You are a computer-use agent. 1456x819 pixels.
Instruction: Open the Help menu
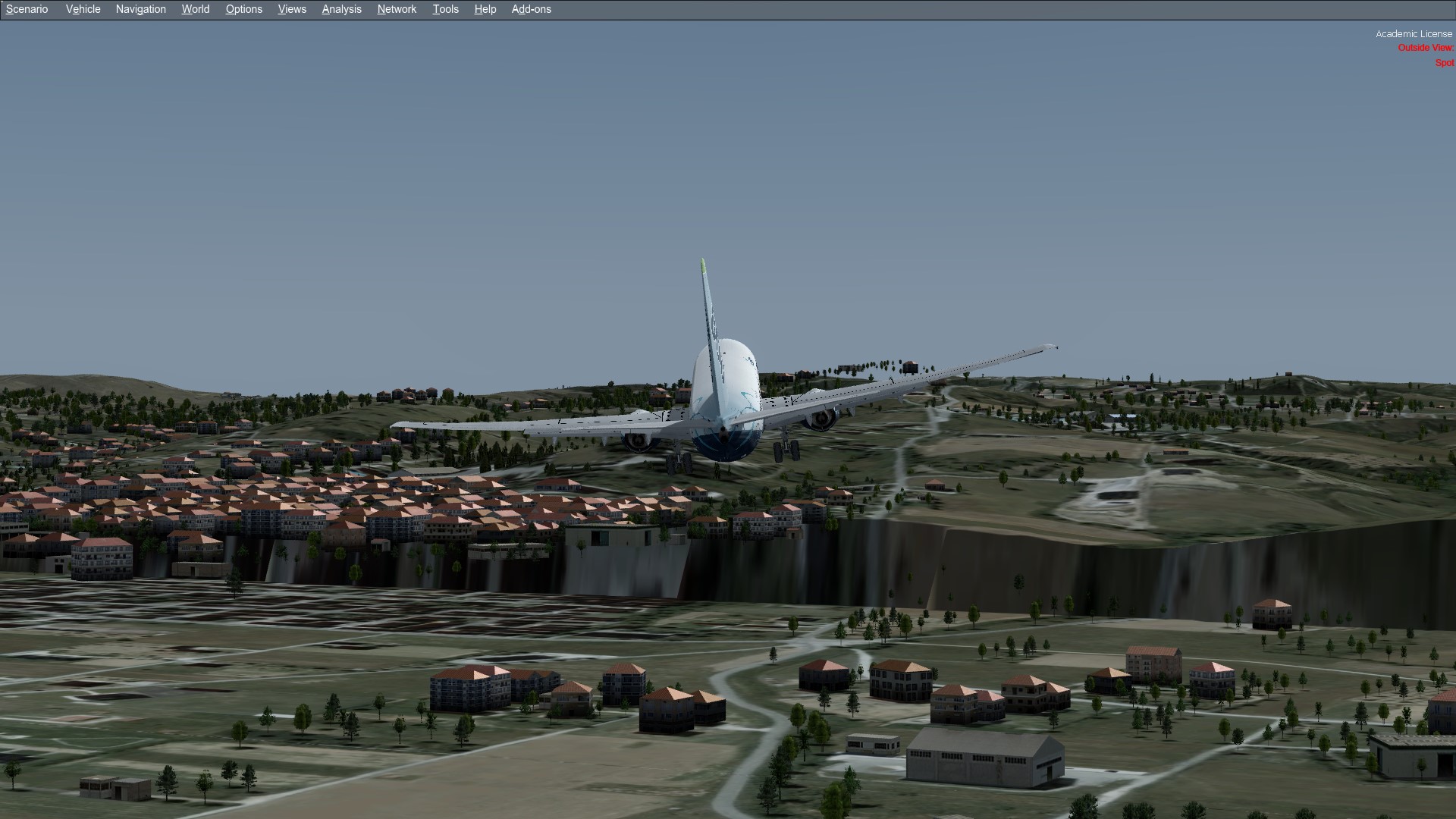click(x=485, y=9)
